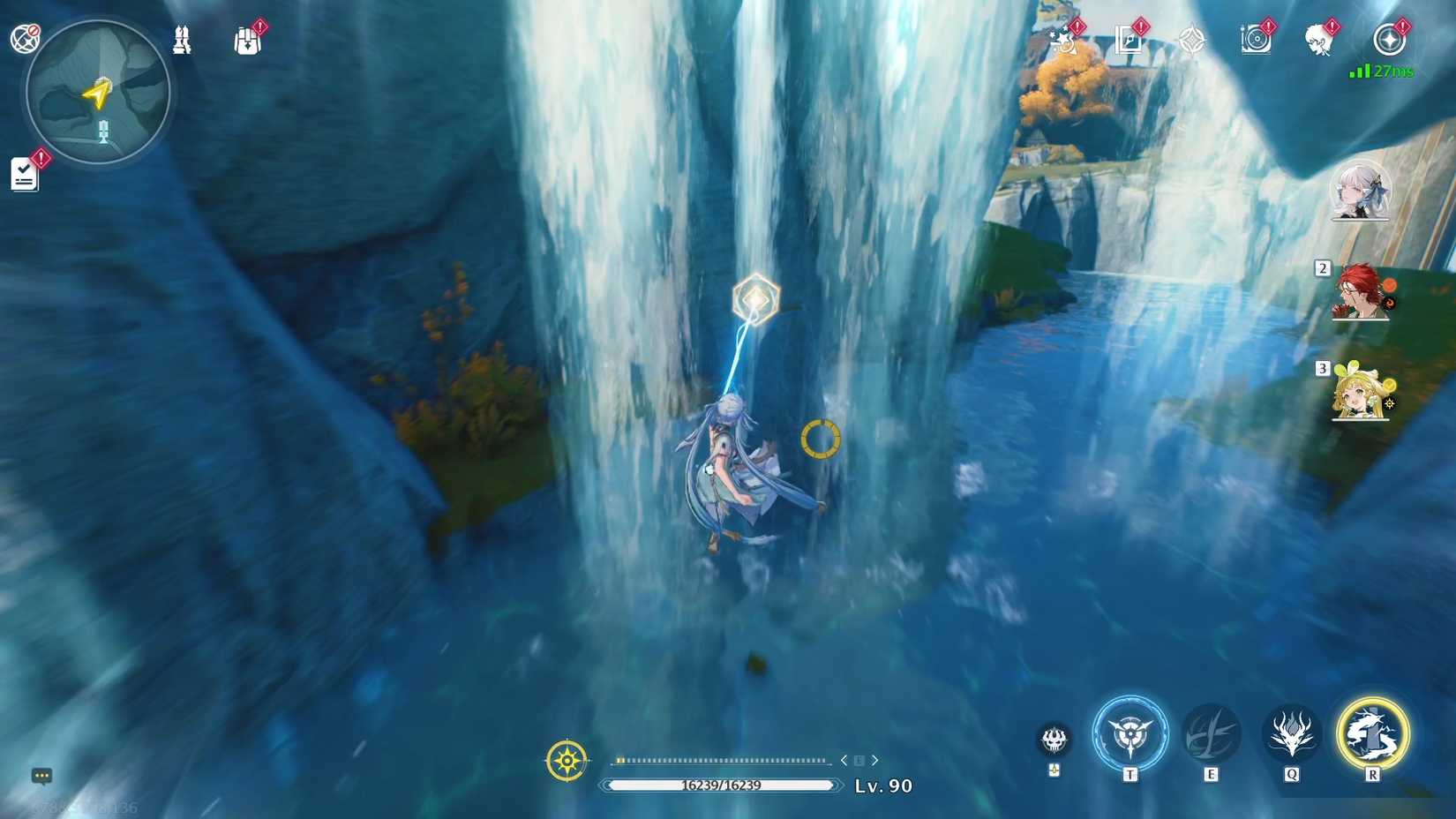
Task: Open the backpack inventory icon
Action: [247, 39]
